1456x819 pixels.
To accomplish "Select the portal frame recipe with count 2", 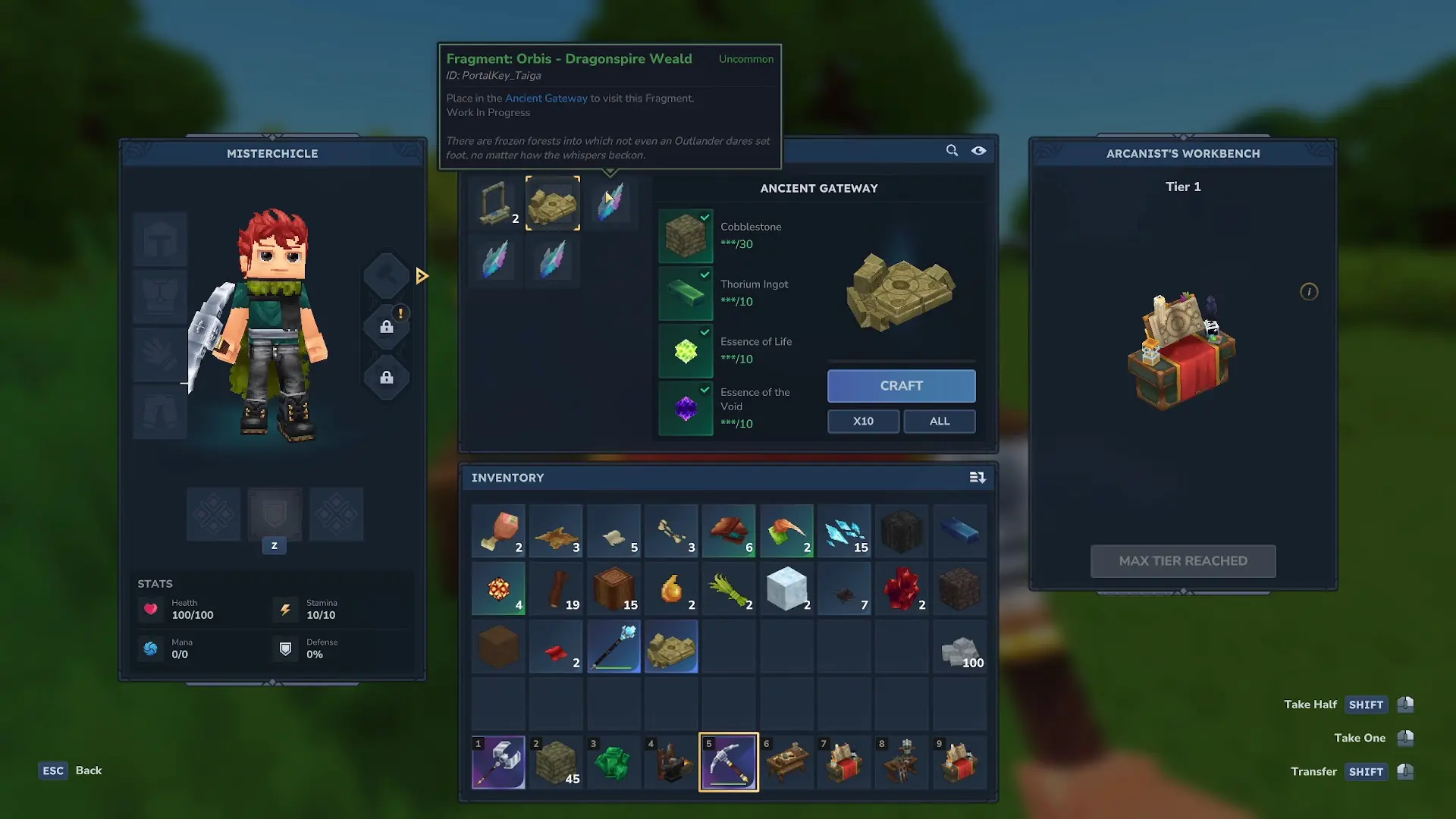I will 497,203.
